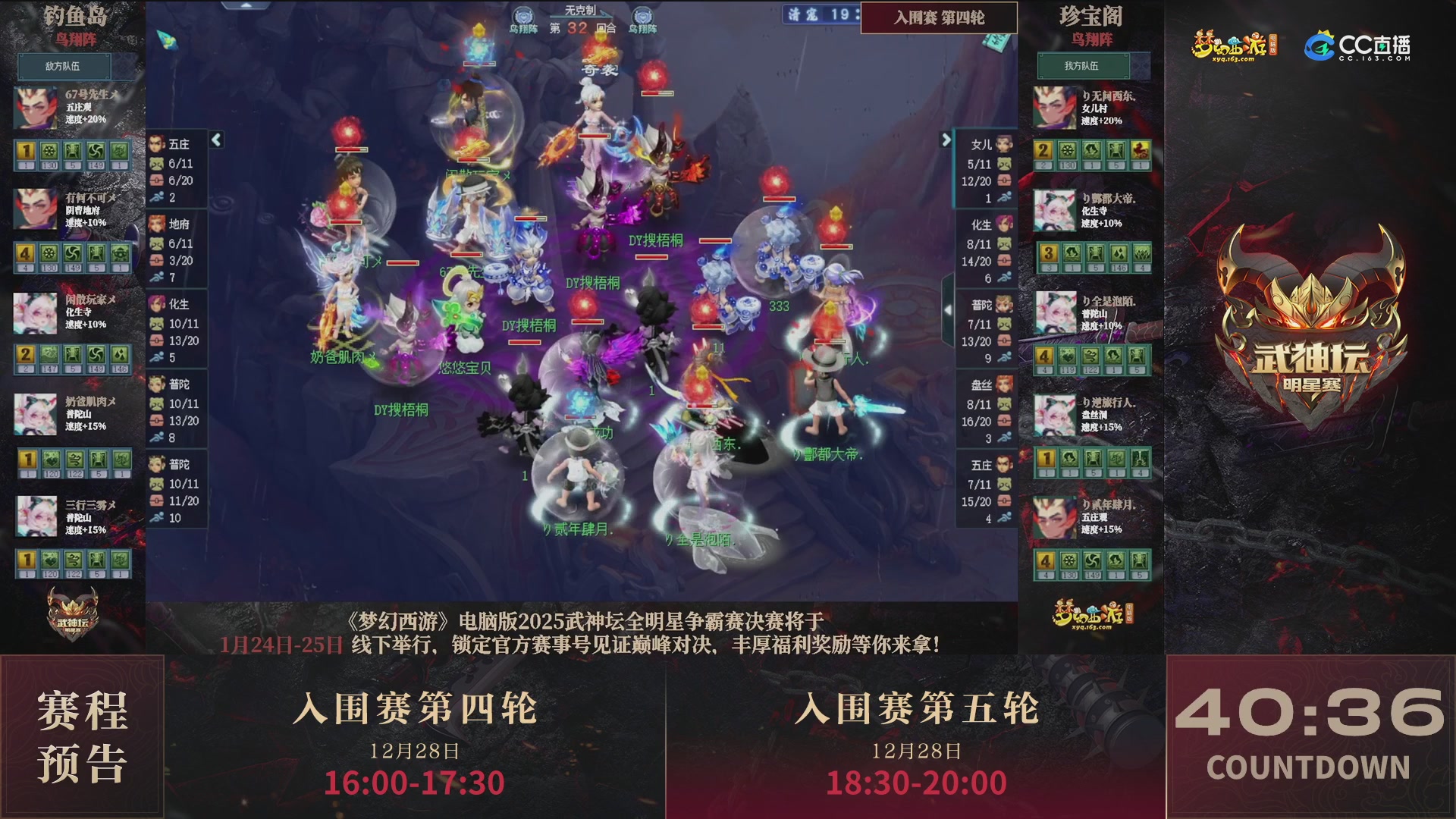Select the 化生 avatar in the right unit list
Image resolution: width=1456 pixels, height=819 pixels.
(1004, 225)
